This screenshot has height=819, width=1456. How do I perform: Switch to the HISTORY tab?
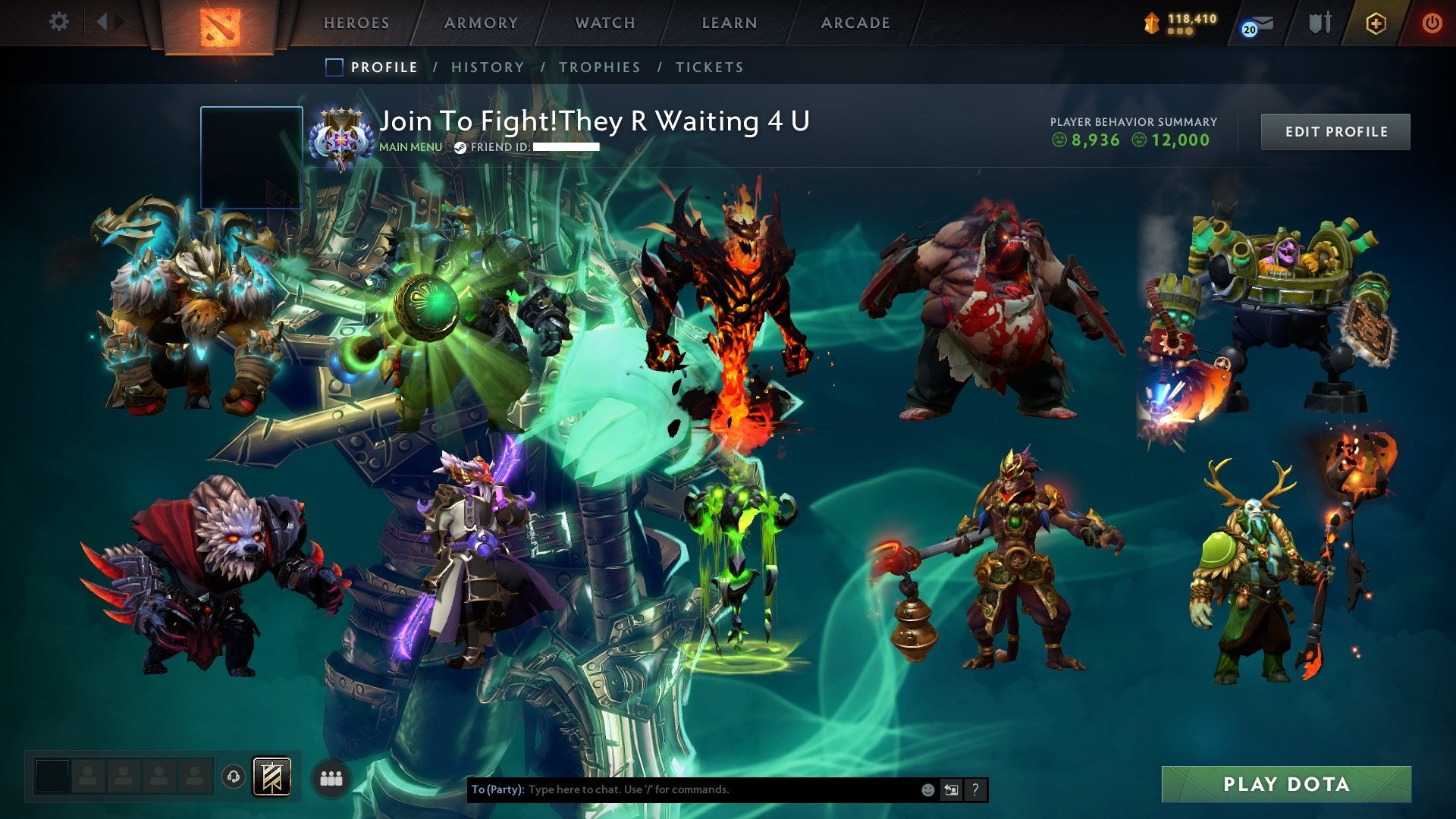[x=488, y=67]
